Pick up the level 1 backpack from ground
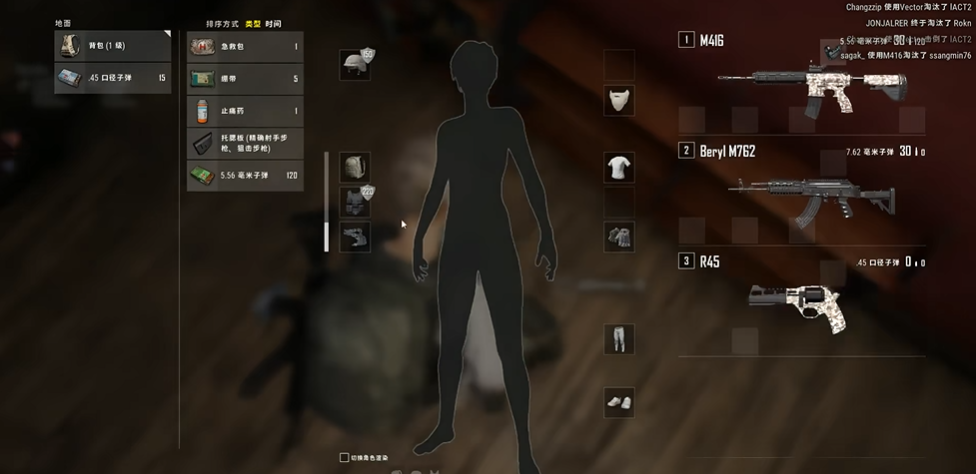The width and height of the screenshot is (976, 474). 112,46
